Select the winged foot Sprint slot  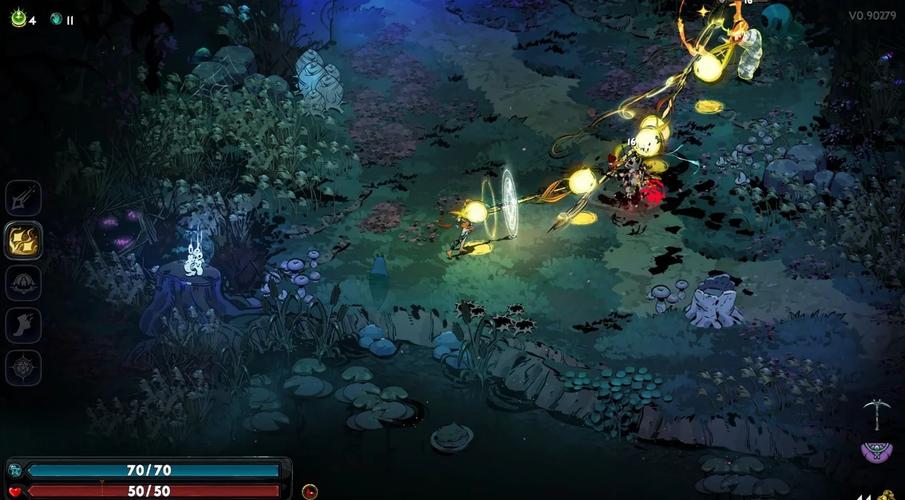[x=23, y=326]
